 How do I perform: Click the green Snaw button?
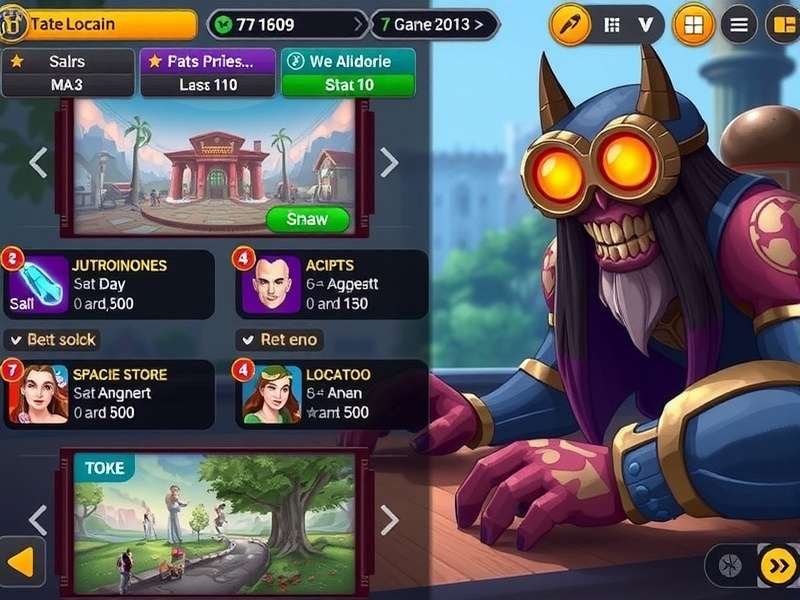308,219
